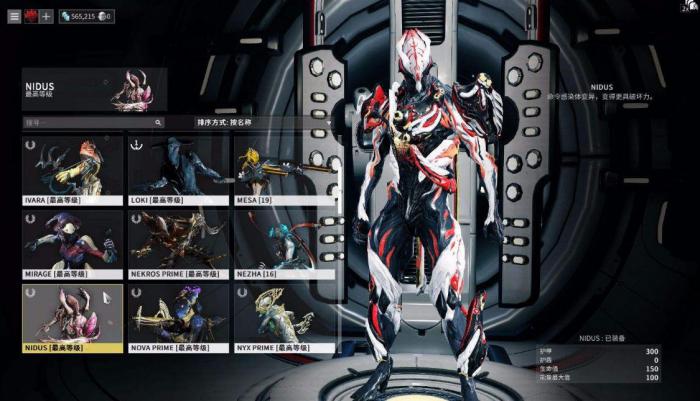Choose the Nova Prime warframe tile

[x=178, y=318]
